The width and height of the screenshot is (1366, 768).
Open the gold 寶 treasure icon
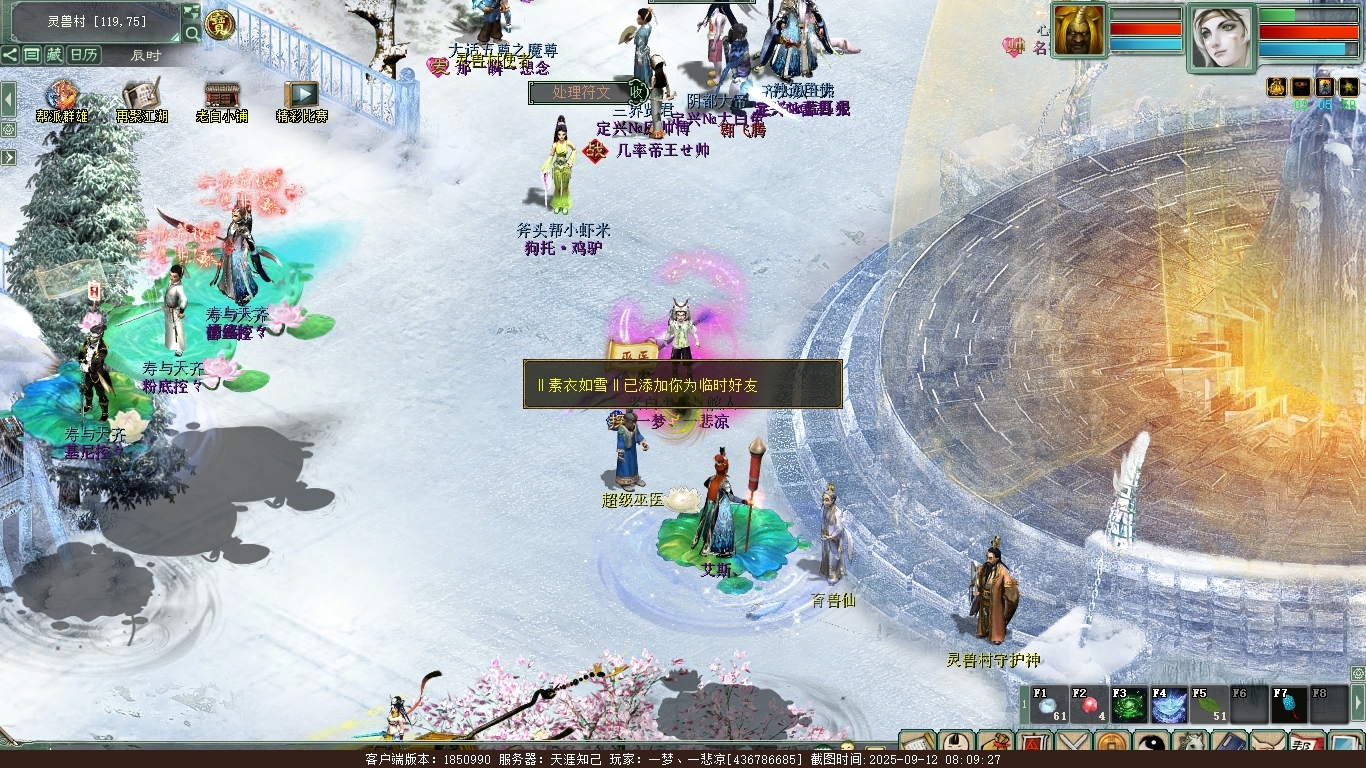click(x=217, y=23)
